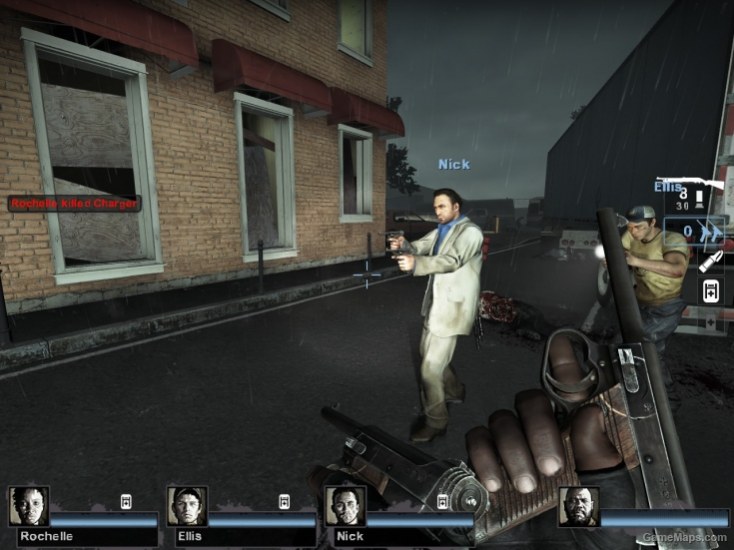Select the first aid kit slot

tap(710, 291)
